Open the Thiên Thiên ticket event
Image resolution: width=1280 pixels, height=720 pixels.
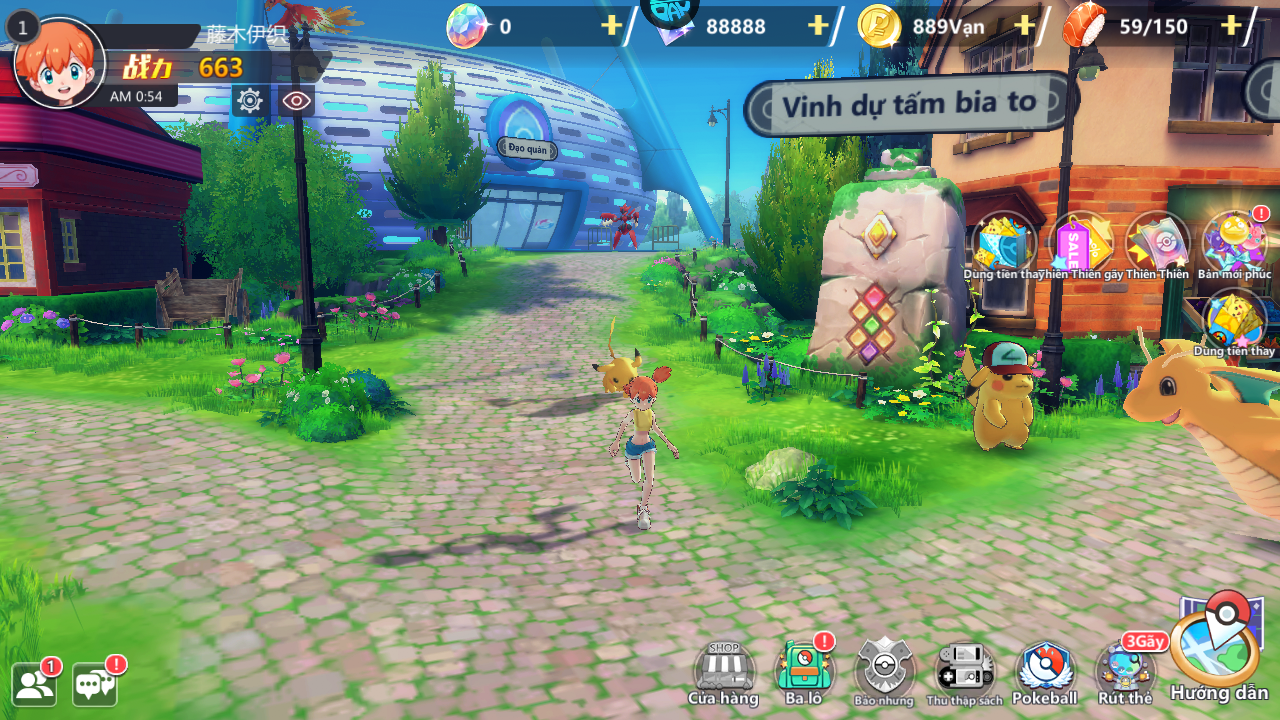pyautogui.click(x=1157, y=243)
